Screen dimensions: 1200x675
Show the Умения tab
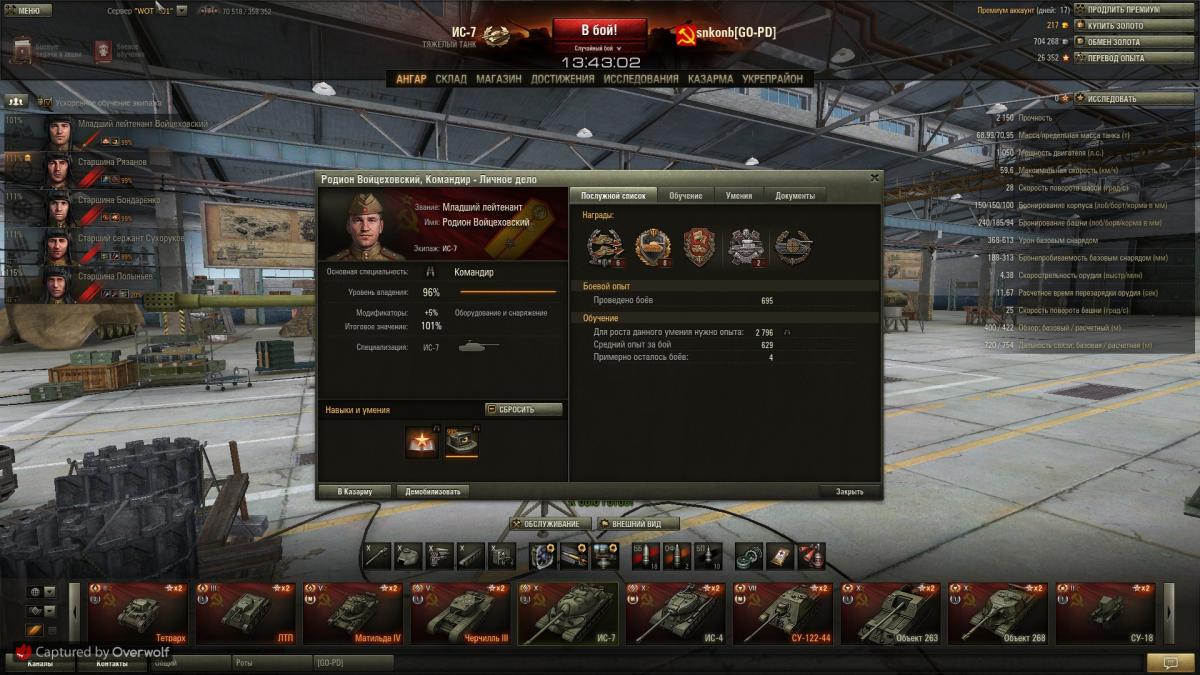click(x=739, y=196)
